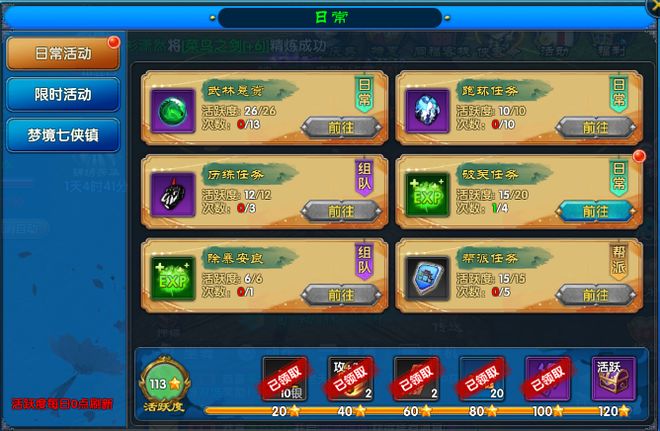Check the 80-point activity reward
The width and height of the screenshot is (660, 431).
click(482, 377)
